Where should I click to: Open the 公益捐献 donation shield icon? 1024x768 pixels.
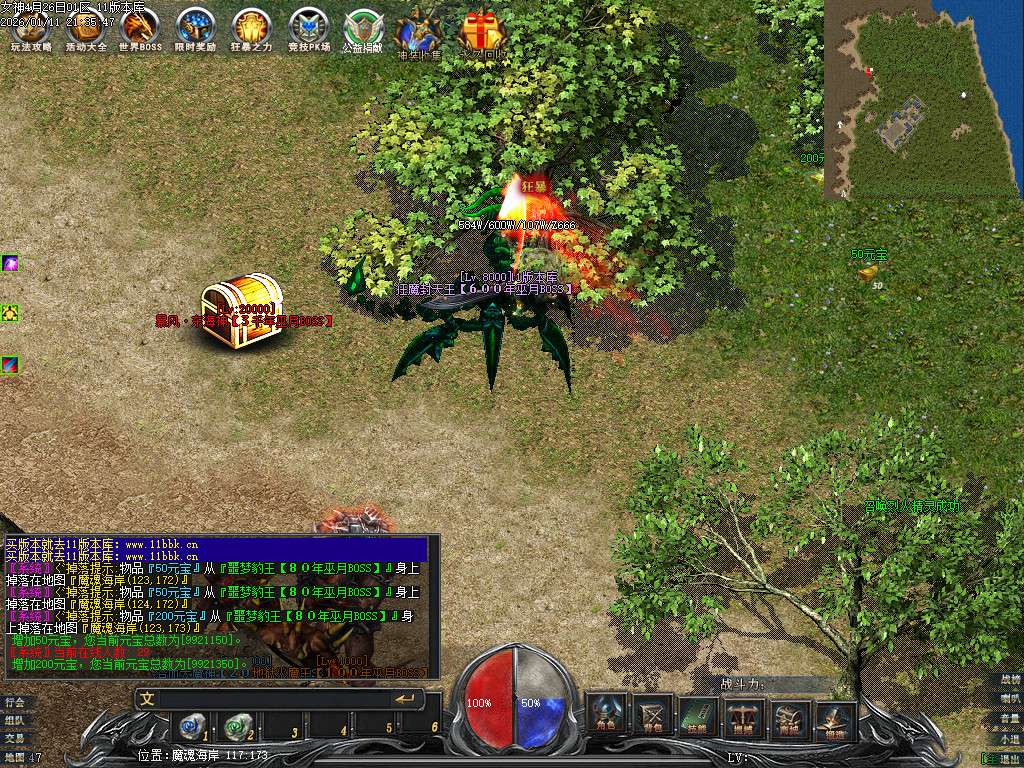pos(362,30)
